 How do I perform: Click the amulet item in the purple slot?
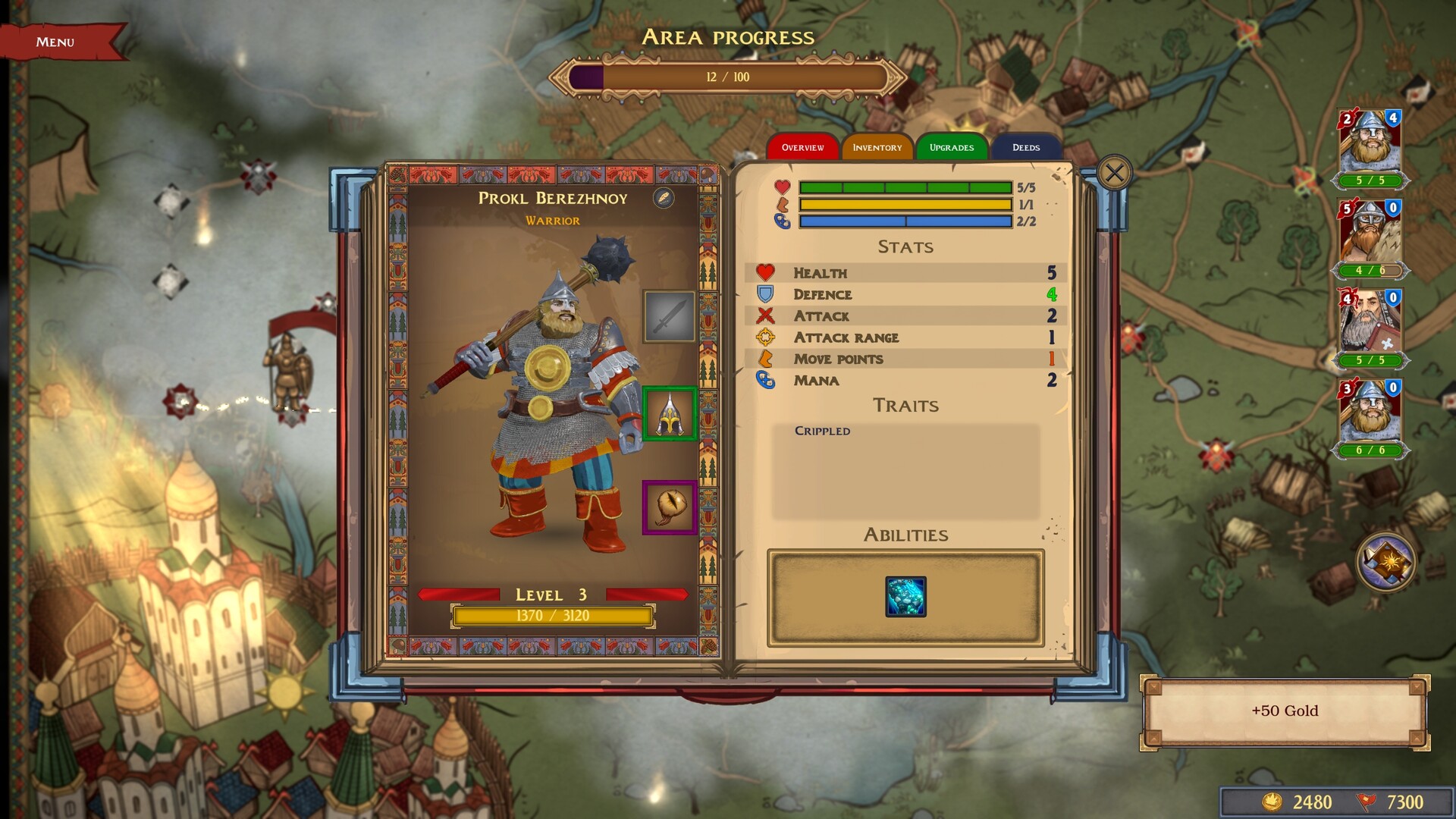tap(670, 504)
